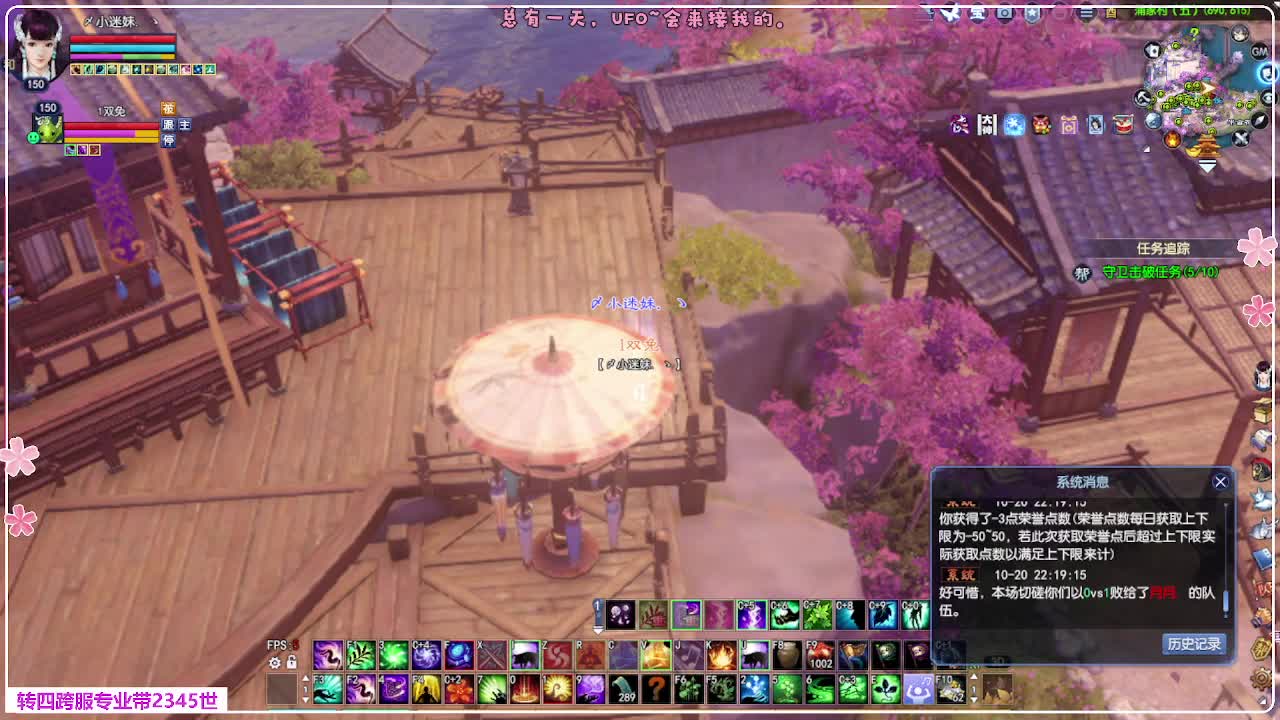Expand the skill bar using the up arrow
Viewport: 1280px width, 720px height.
click(x=305, y=678)
